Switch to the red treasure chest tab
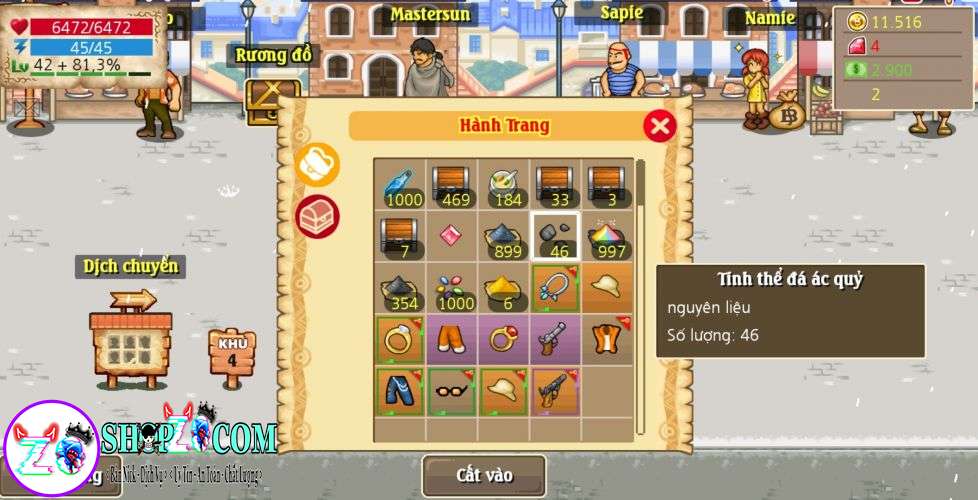The image size is (978, 500). 318,216
